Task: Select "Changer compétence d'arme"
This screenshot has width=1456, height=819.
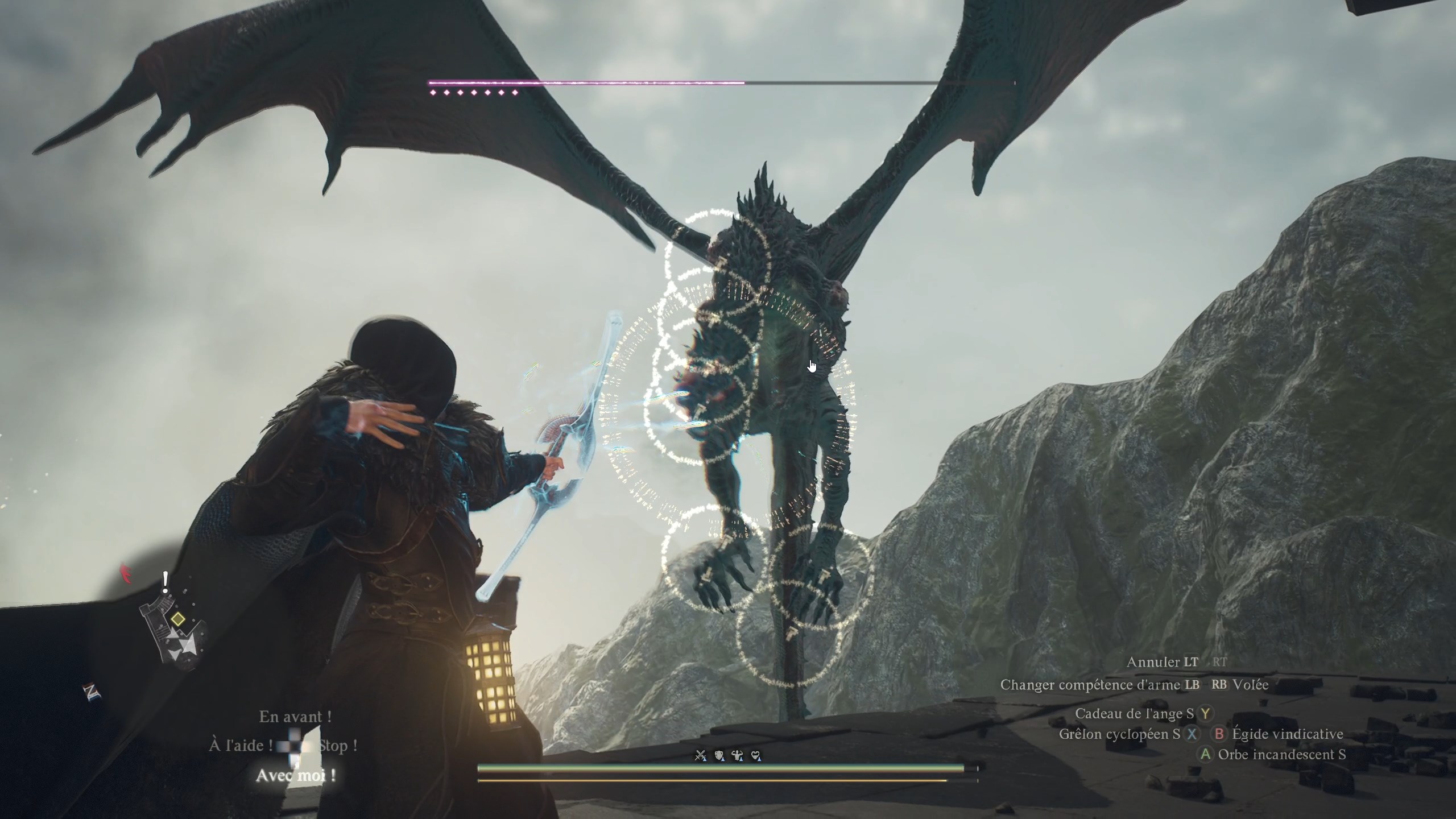Action: coord(1090,685)
